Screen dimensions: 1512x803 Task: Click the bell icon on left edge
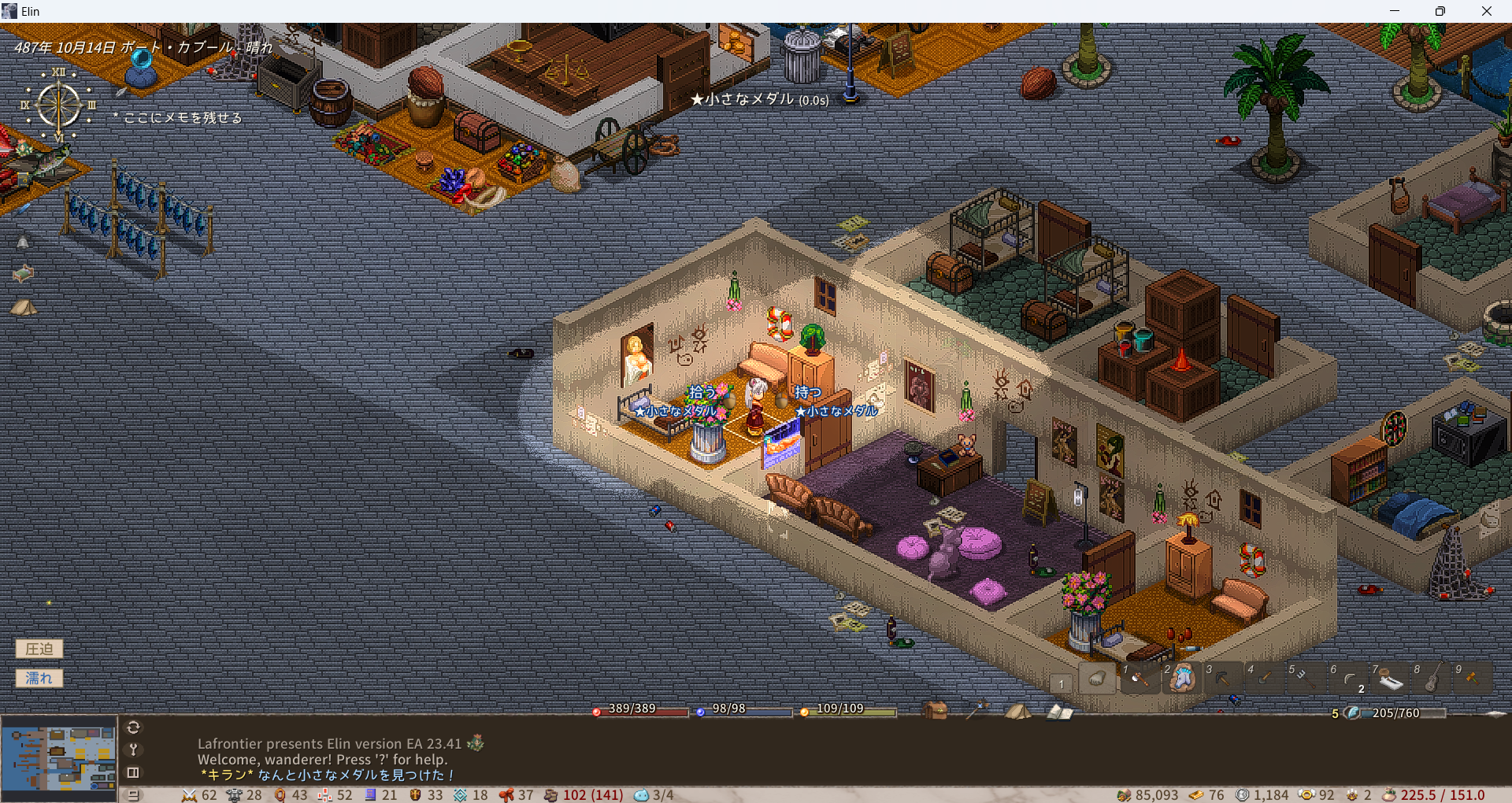[x=23, y=242]
